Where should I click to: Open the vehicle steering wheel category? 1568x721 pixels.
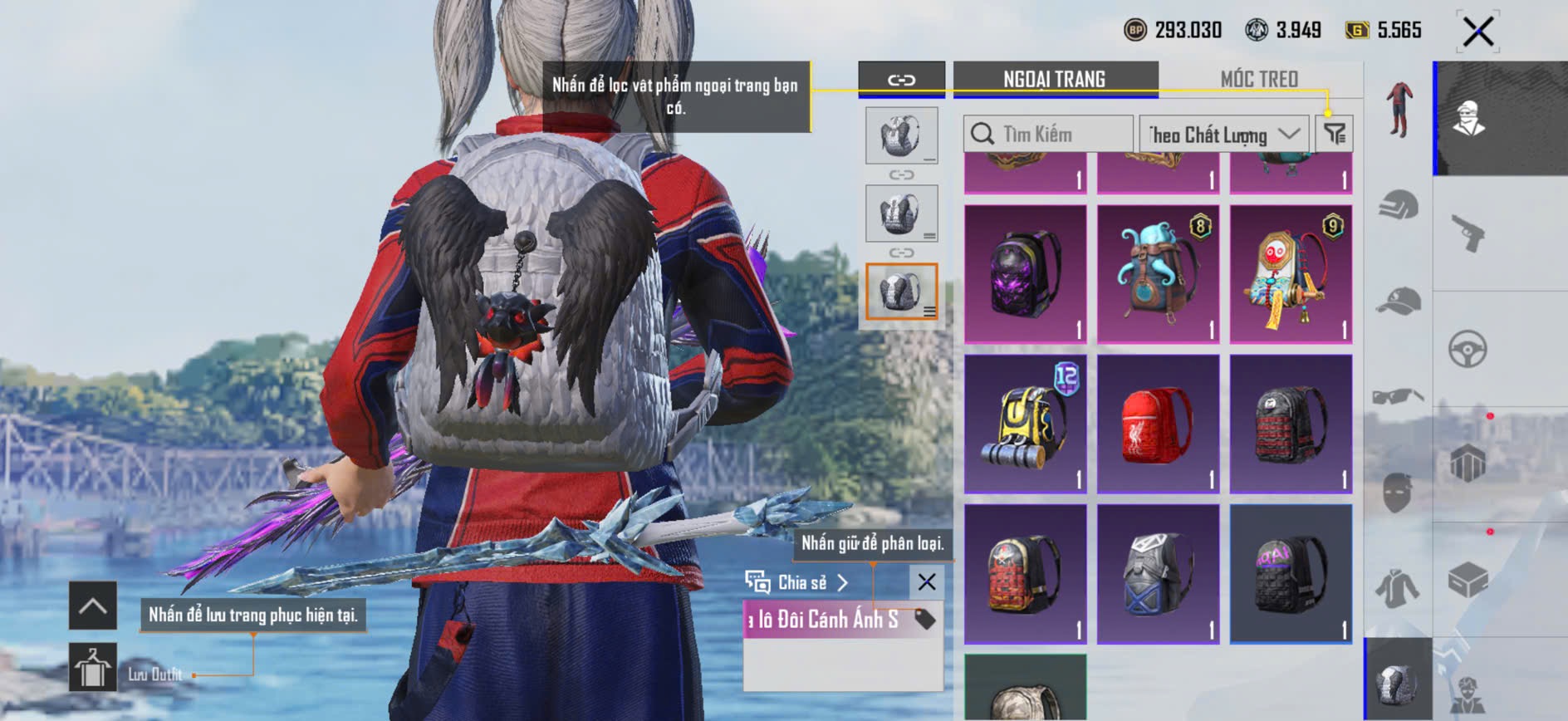point(1468,349)
